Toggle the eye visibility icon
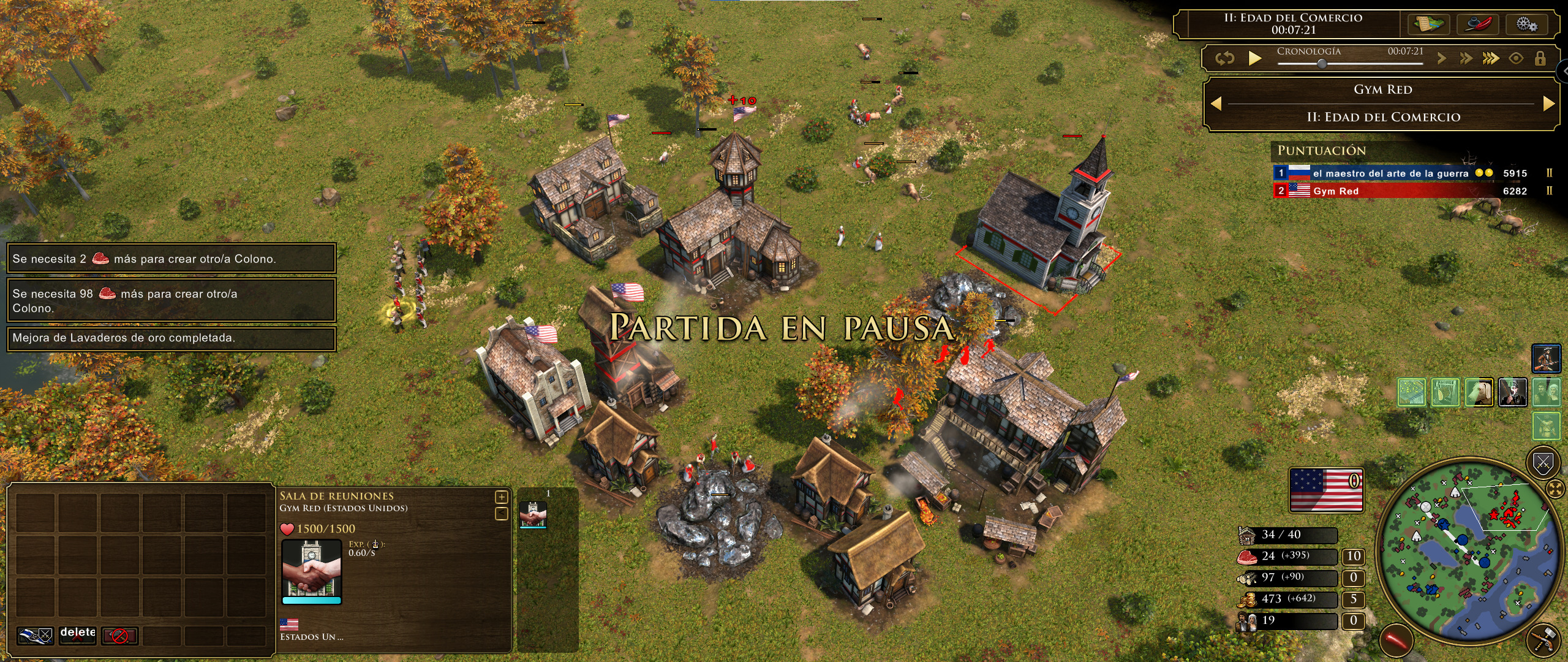 (x=1516, y=59)
